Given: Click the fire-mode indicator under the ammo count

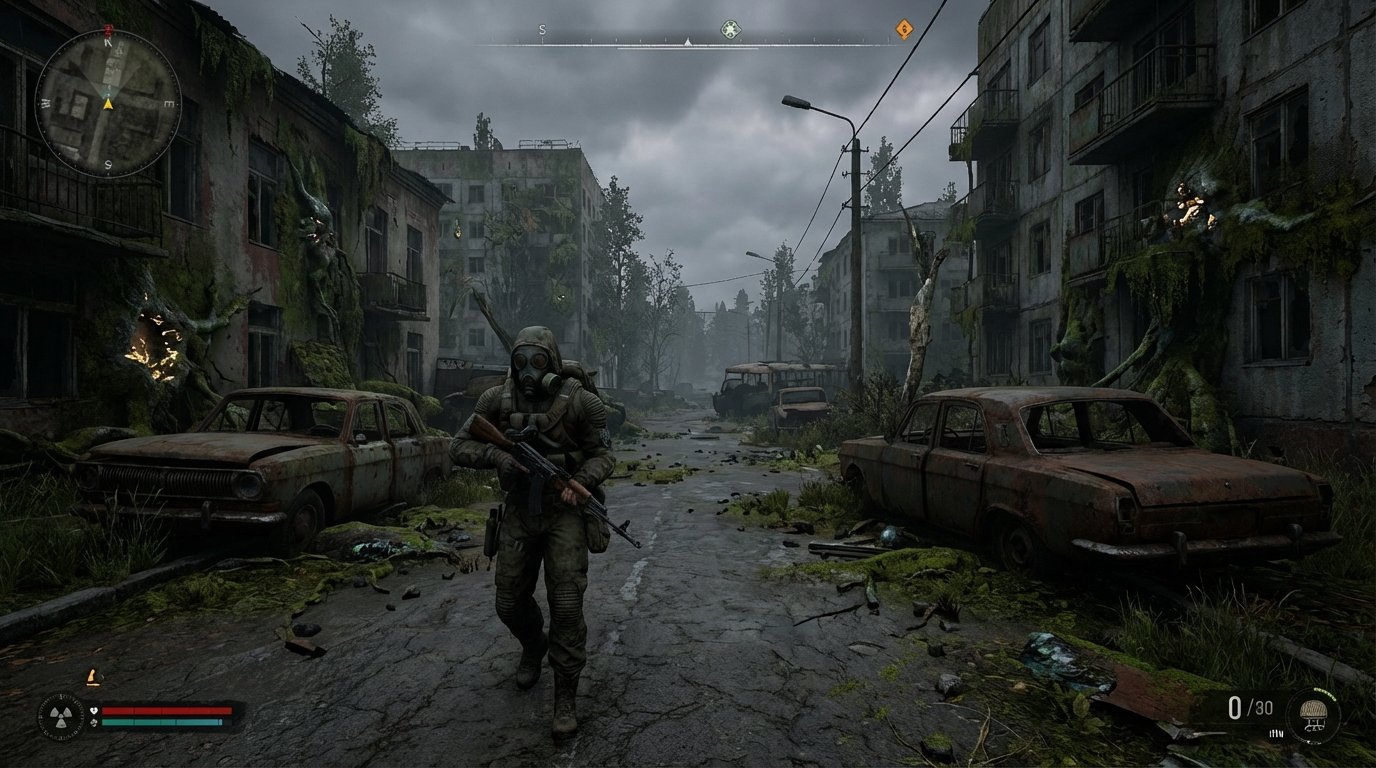Looking at the screenshot, I should pyautogui.click(x=1276, y=733).
